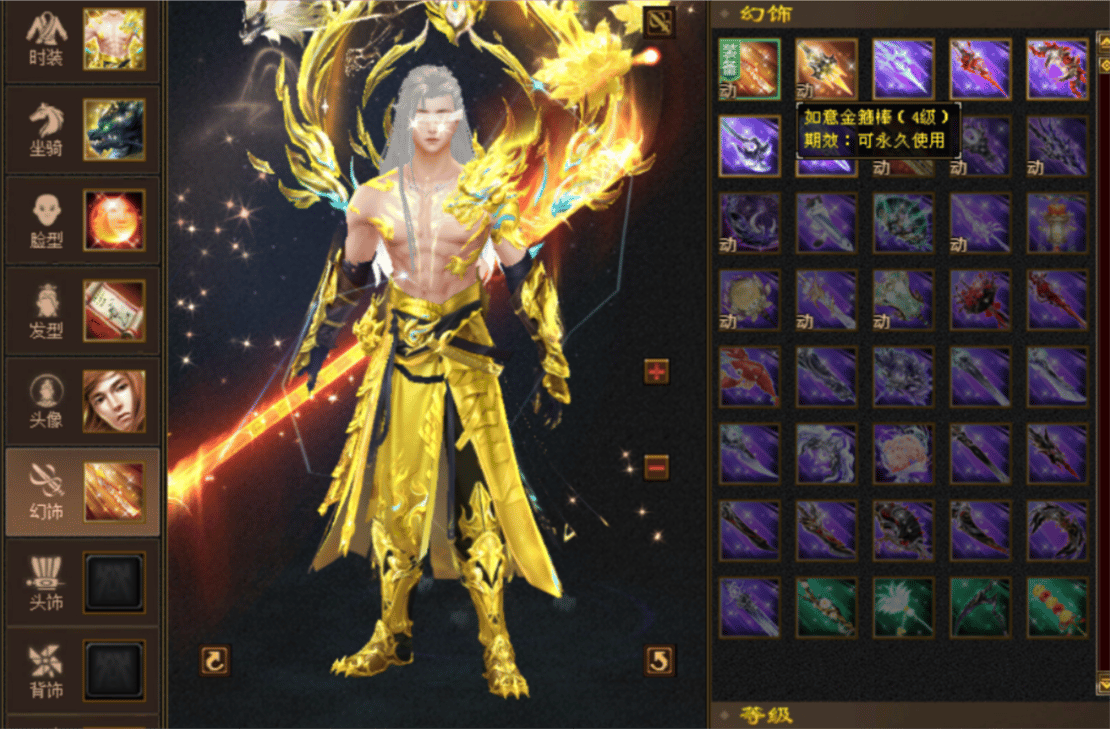Image resolution: width=1110 pixels, height=729 pixels.
Task: Choose the 发型 hairstyle category
Action: tap(82, 310)
